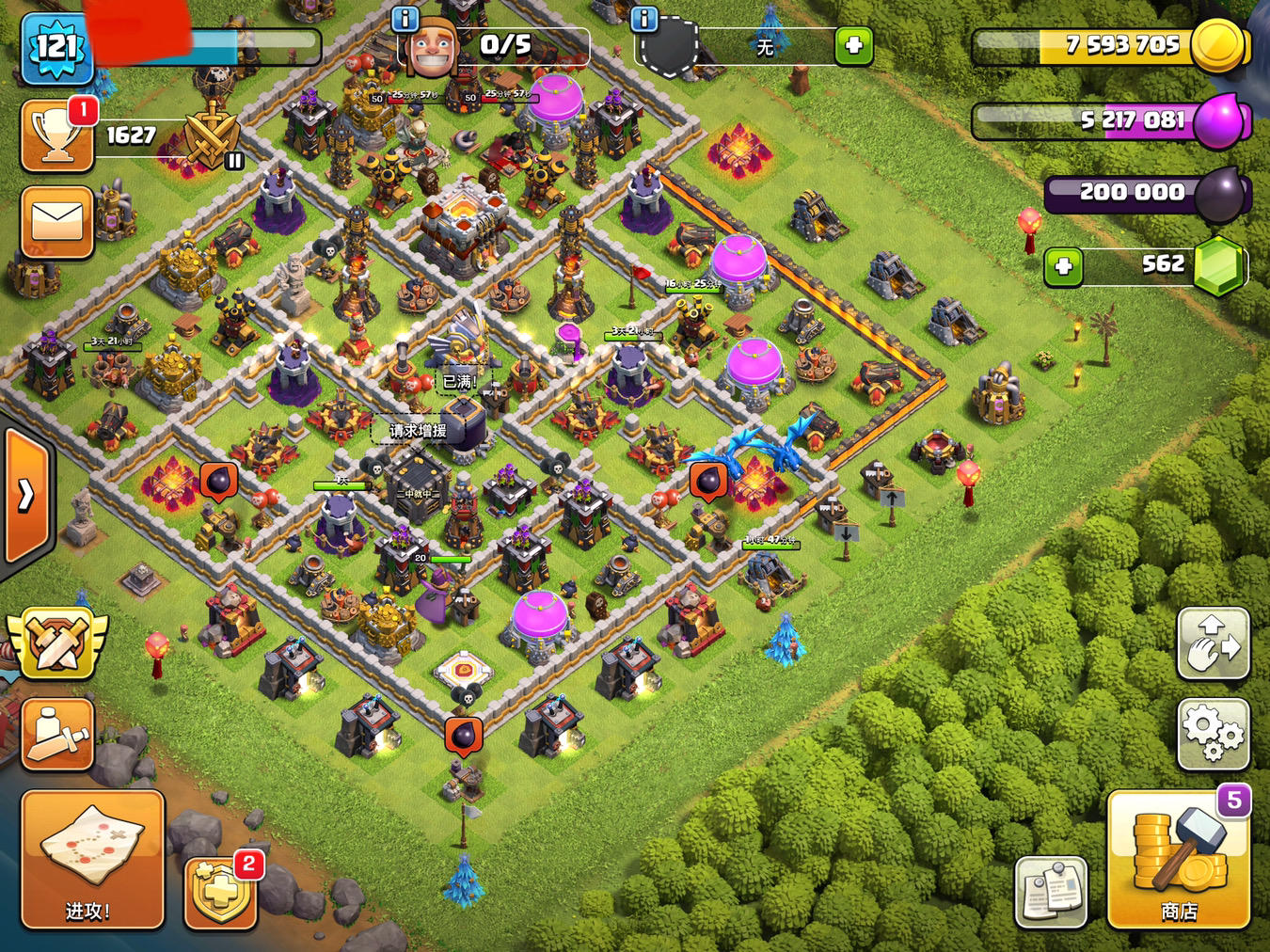
Task: Open the mail envelope icon
Action: tap(56, 223)
